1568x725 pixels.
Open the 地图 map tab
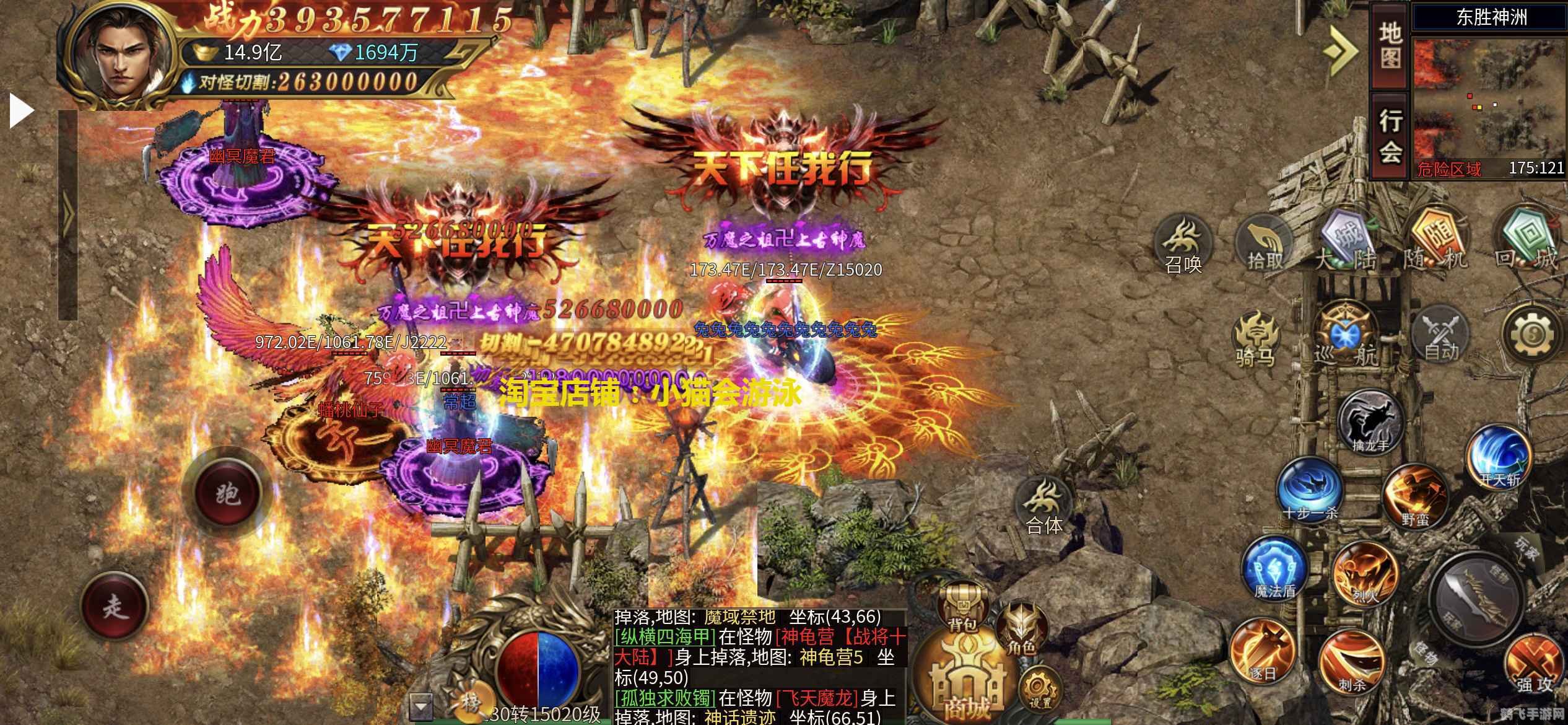point(1390,46)
